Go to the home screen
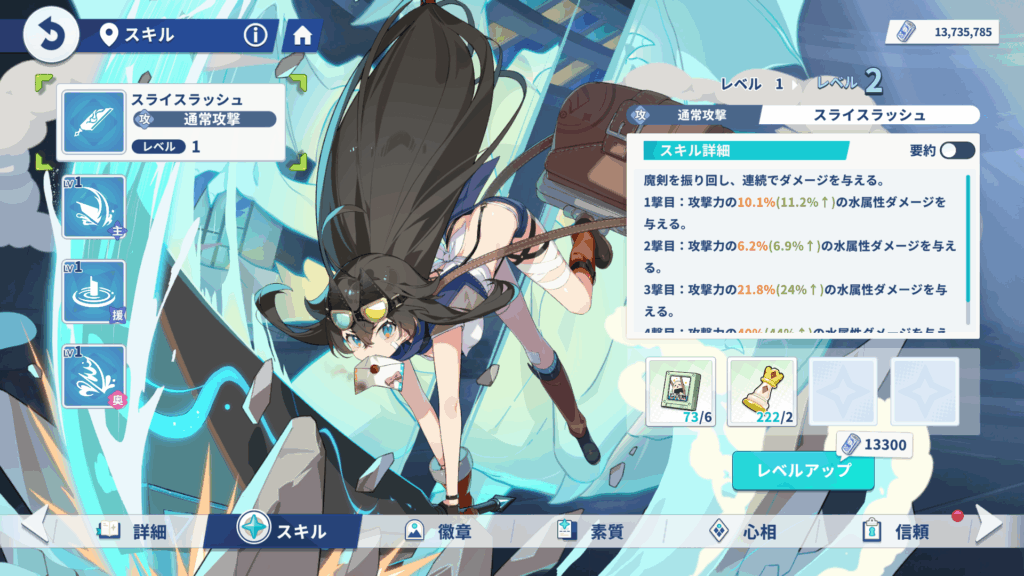The image size is (1024, 576). point(299,36)
